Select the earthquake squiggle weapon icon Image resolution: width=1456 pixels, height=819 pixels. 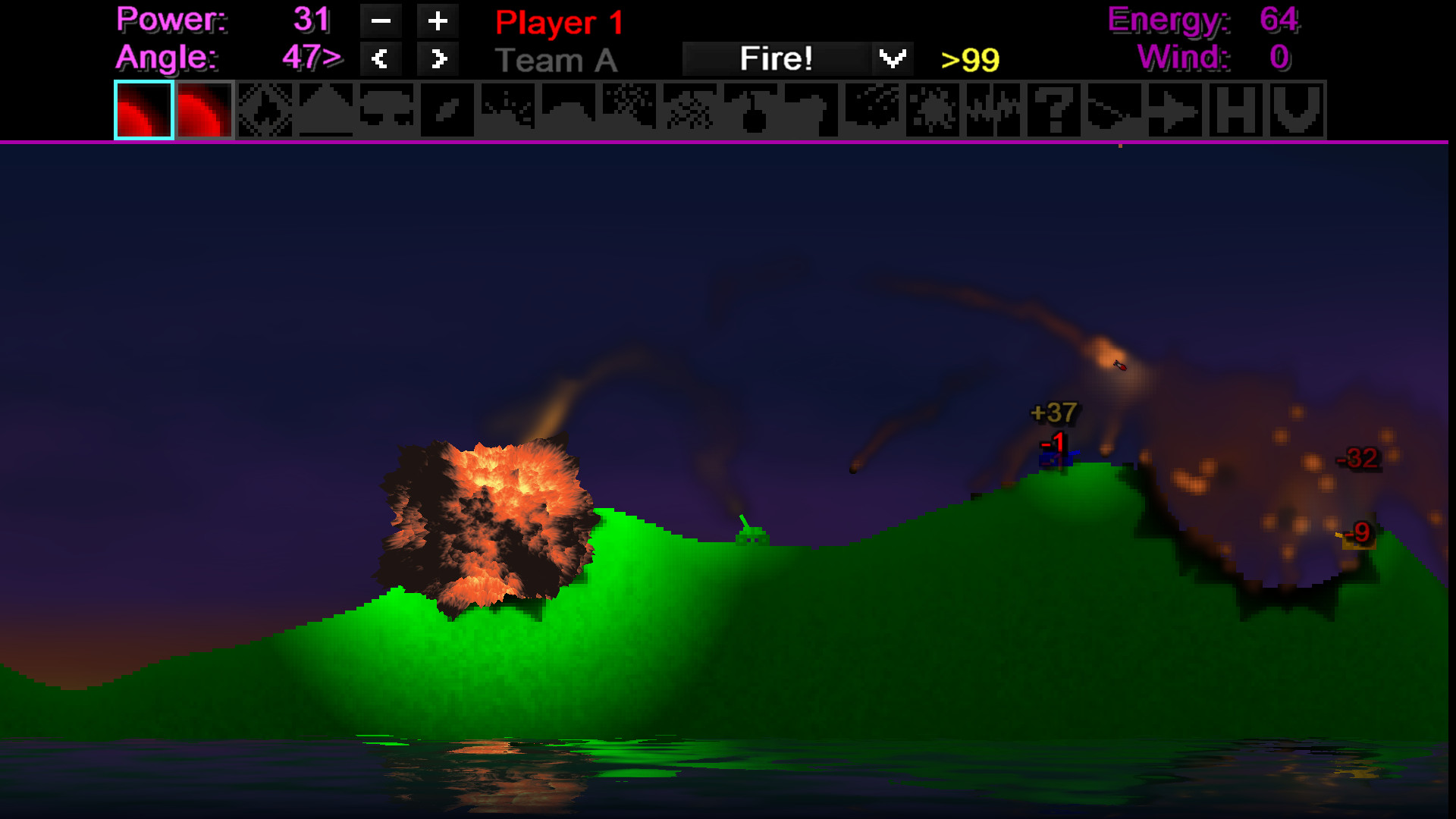994,111
